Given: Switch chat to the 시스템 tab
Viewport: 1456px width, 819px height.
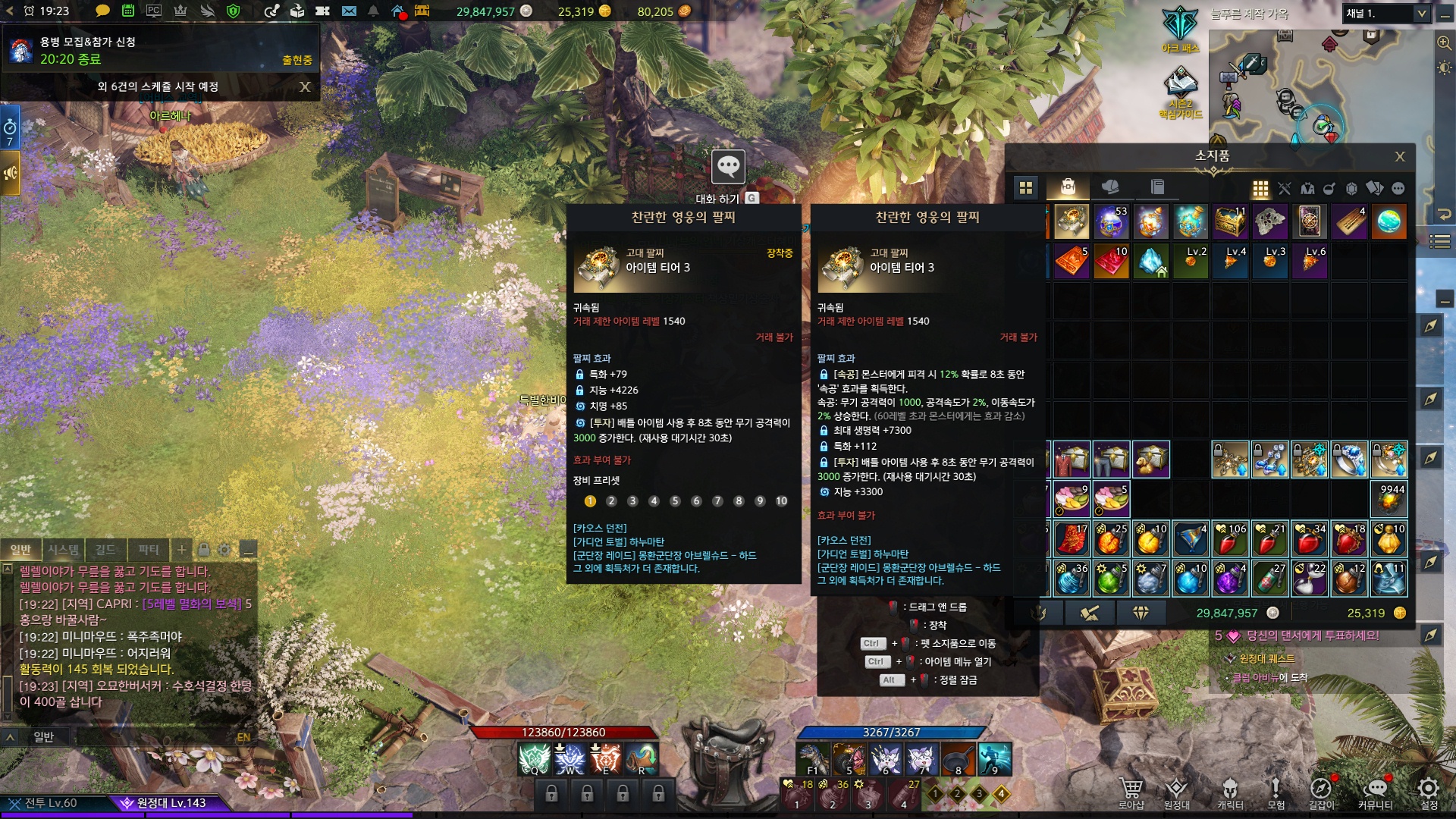Looking at the screenshot, I should pos(64,550).
